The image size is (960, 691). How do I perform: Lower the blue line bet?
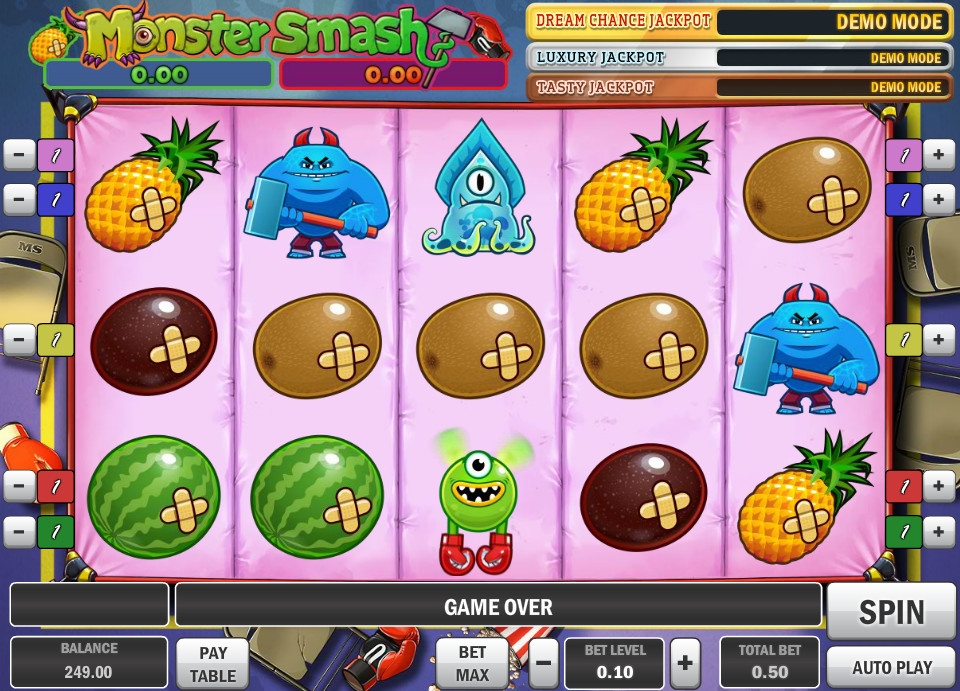[x=19, y=200]
